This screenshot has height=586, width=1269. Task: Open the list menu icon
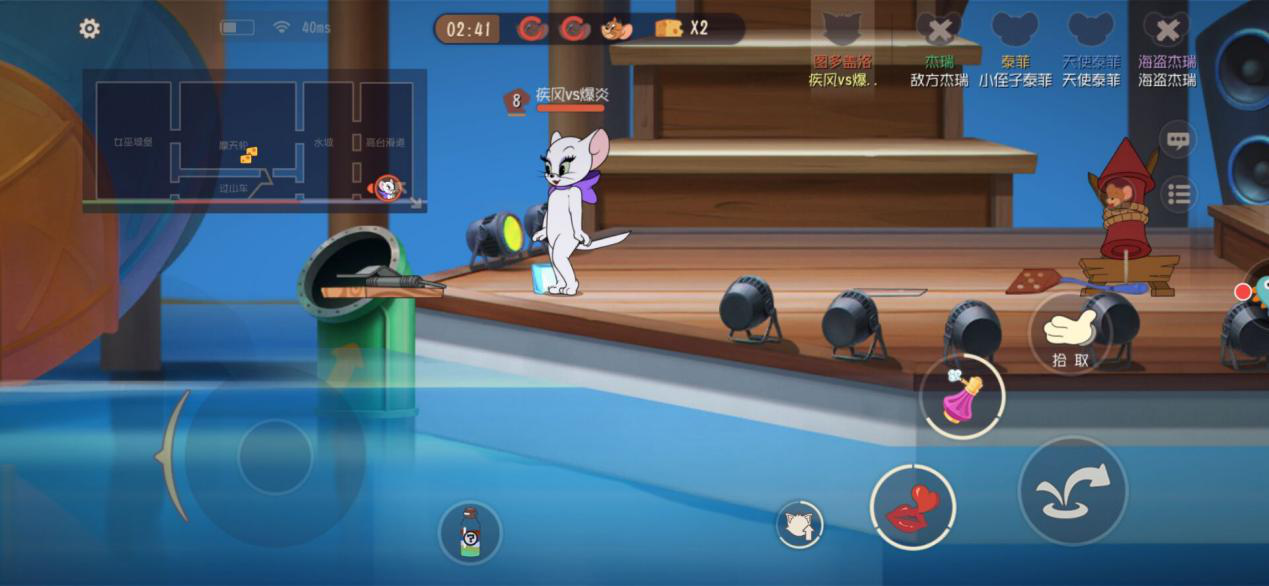point(1179,194)
